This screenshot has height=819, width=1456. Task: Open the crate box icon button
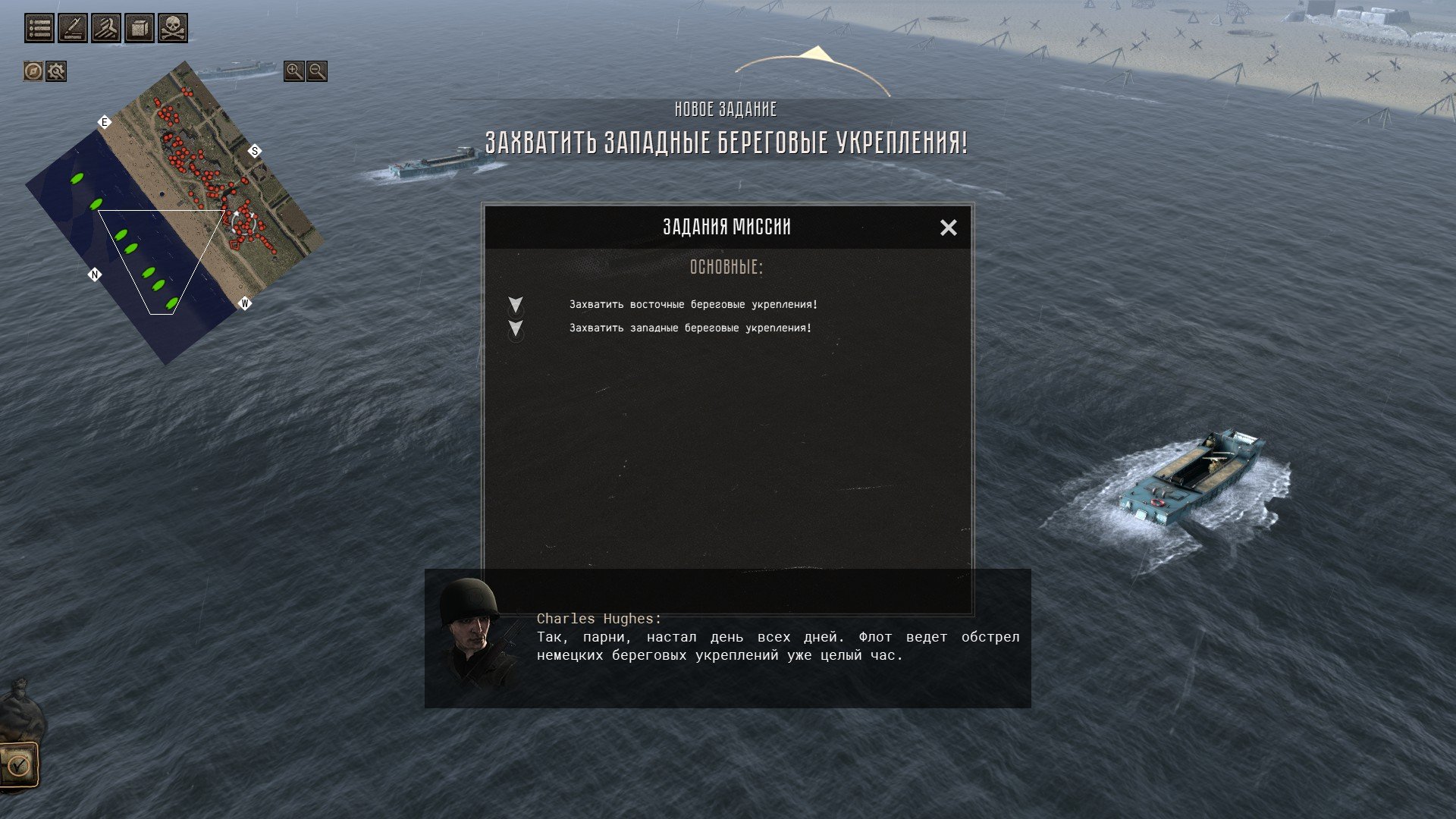pyautogui.click(x=140, y=28)
